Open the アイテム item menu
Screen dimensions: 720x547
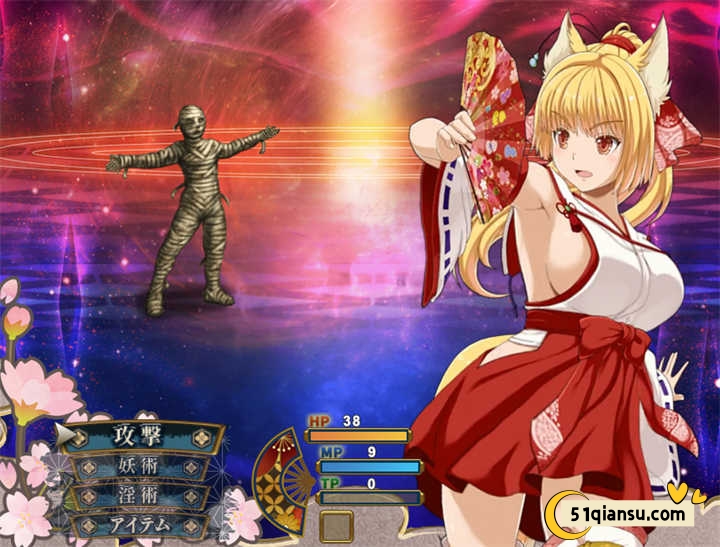tap(138, 524)
